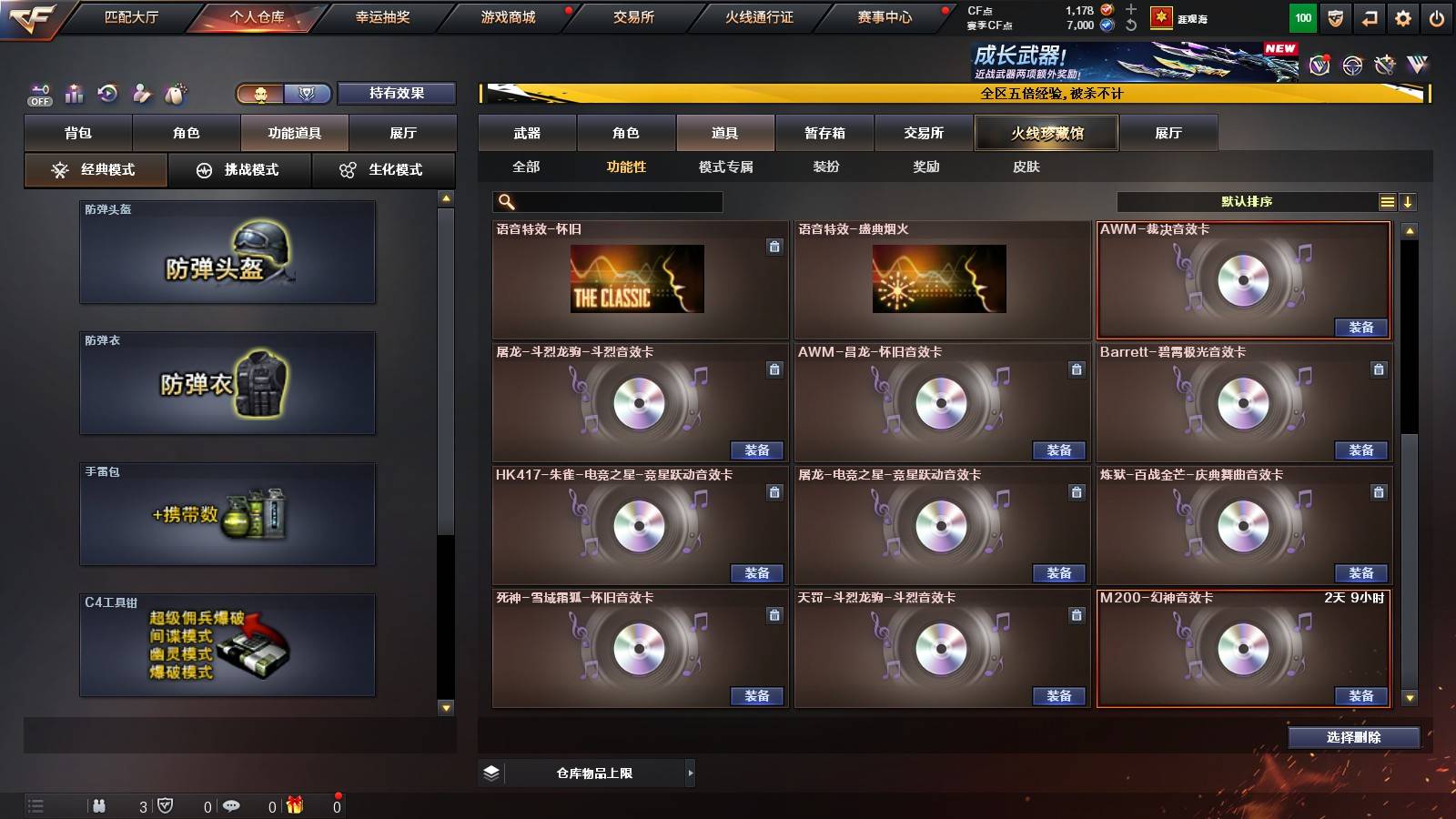Switch the character/rank toggle to the shield side
1456x819 pixels.
click(x=308, y=94)
